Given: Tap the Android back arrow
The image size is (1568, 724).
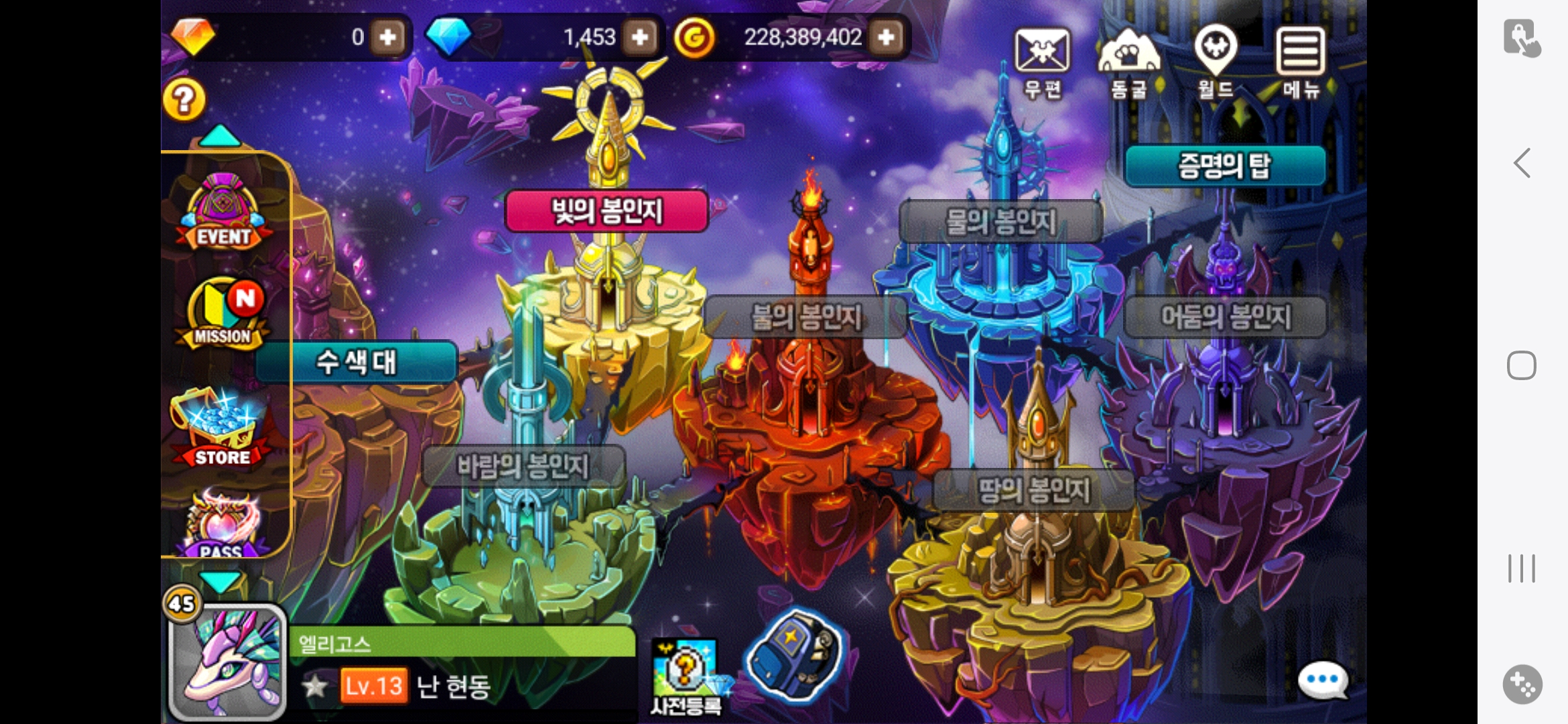Looking at the screenshot, I should click(1522, 163).
